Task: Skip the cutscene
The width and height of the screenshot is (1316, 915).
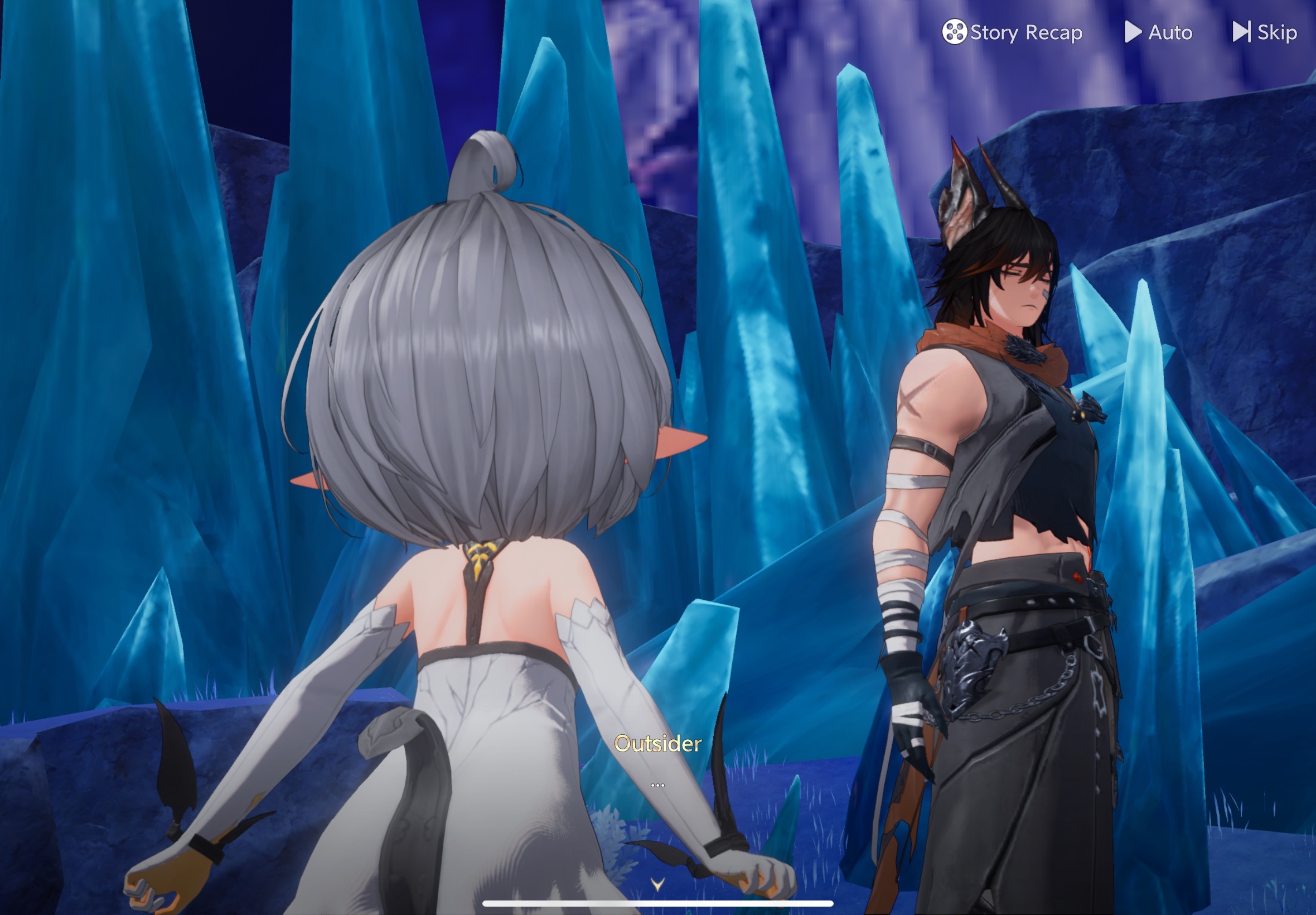Action: [1265, 32]
